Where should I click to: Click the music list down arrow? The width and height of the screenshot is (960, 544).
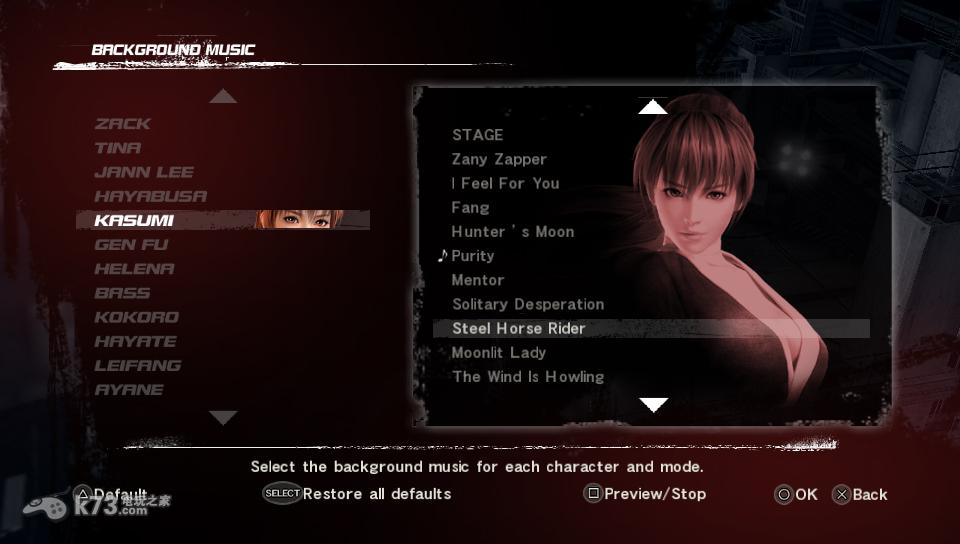[x=653, y=405]
